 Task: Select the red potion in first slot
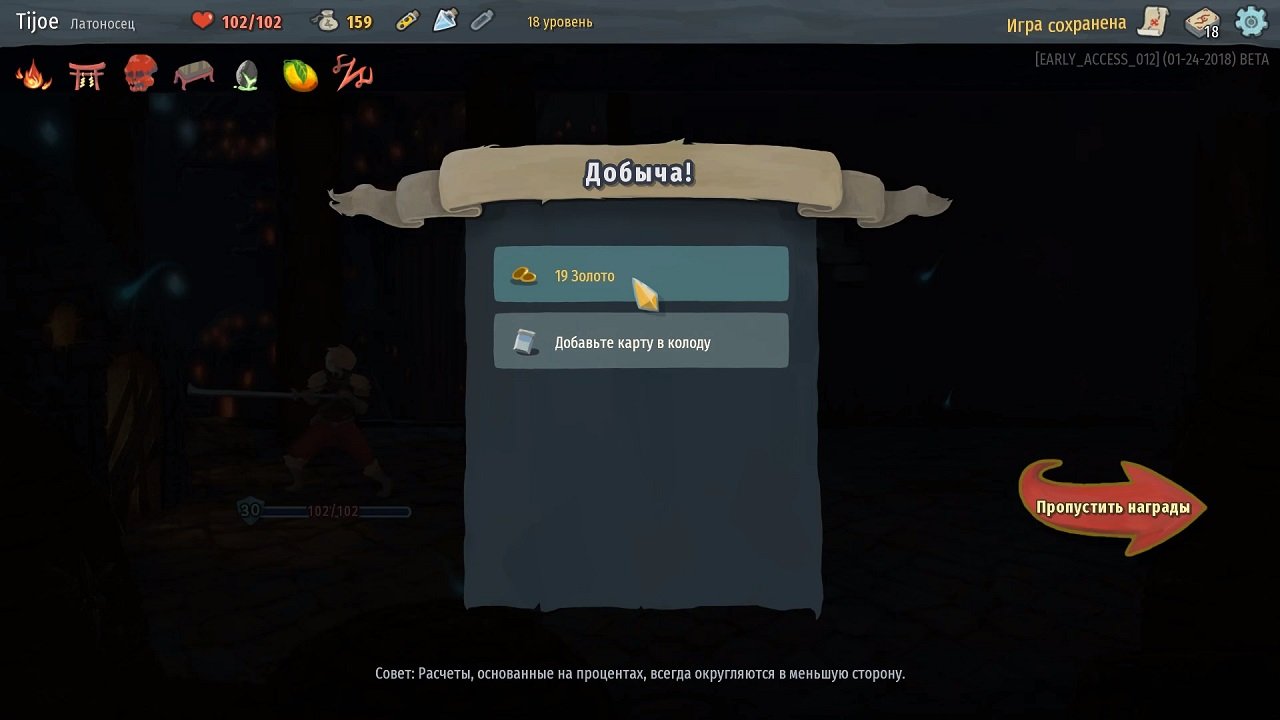point(406,20)
